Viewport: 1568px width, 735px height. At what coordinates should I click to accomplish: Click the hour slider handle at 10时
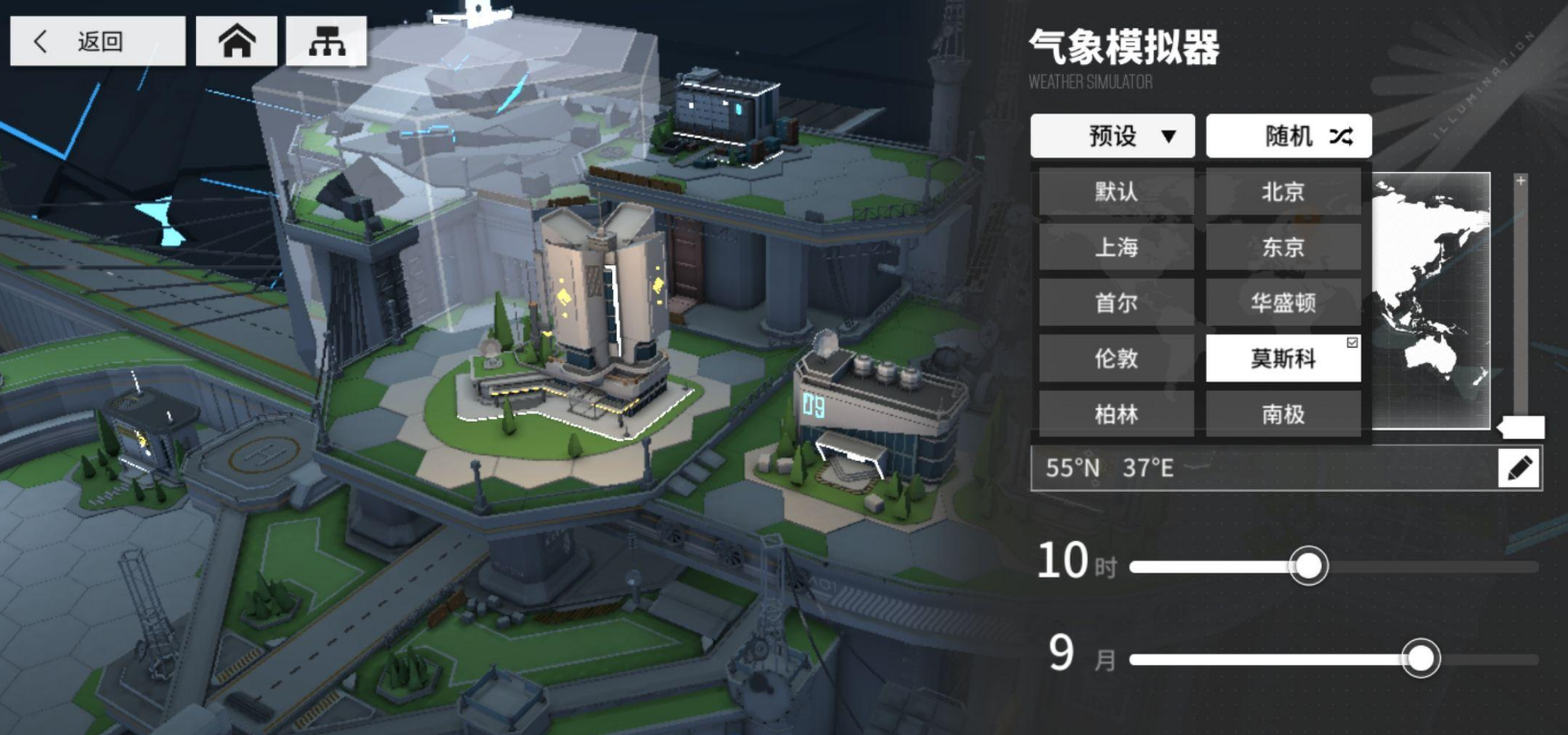tap(1310, 567)
